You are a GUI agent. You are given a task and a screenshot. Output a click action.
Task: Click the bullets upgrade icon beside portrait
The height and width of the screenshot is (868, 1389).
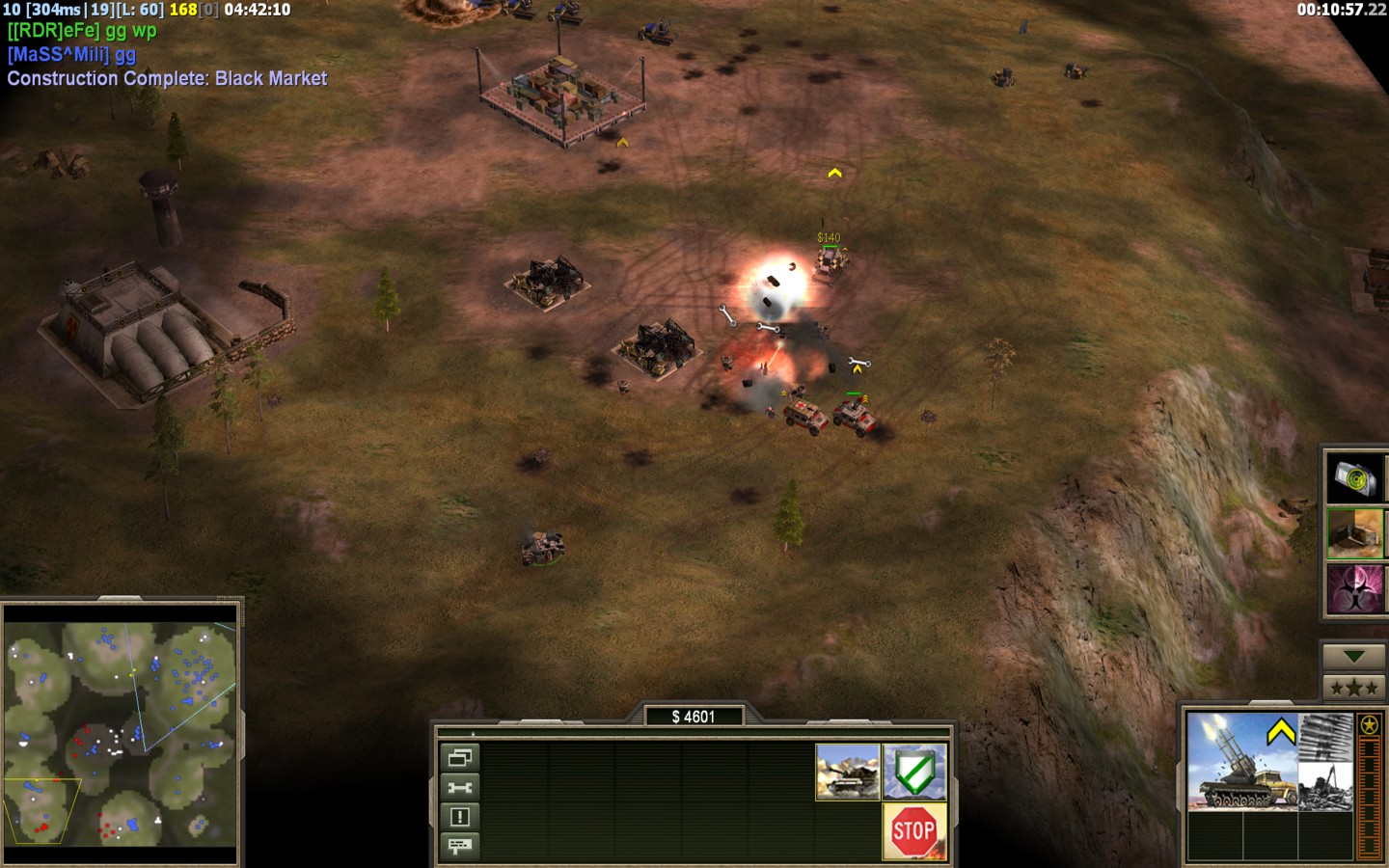click(x=1325, y=737)
